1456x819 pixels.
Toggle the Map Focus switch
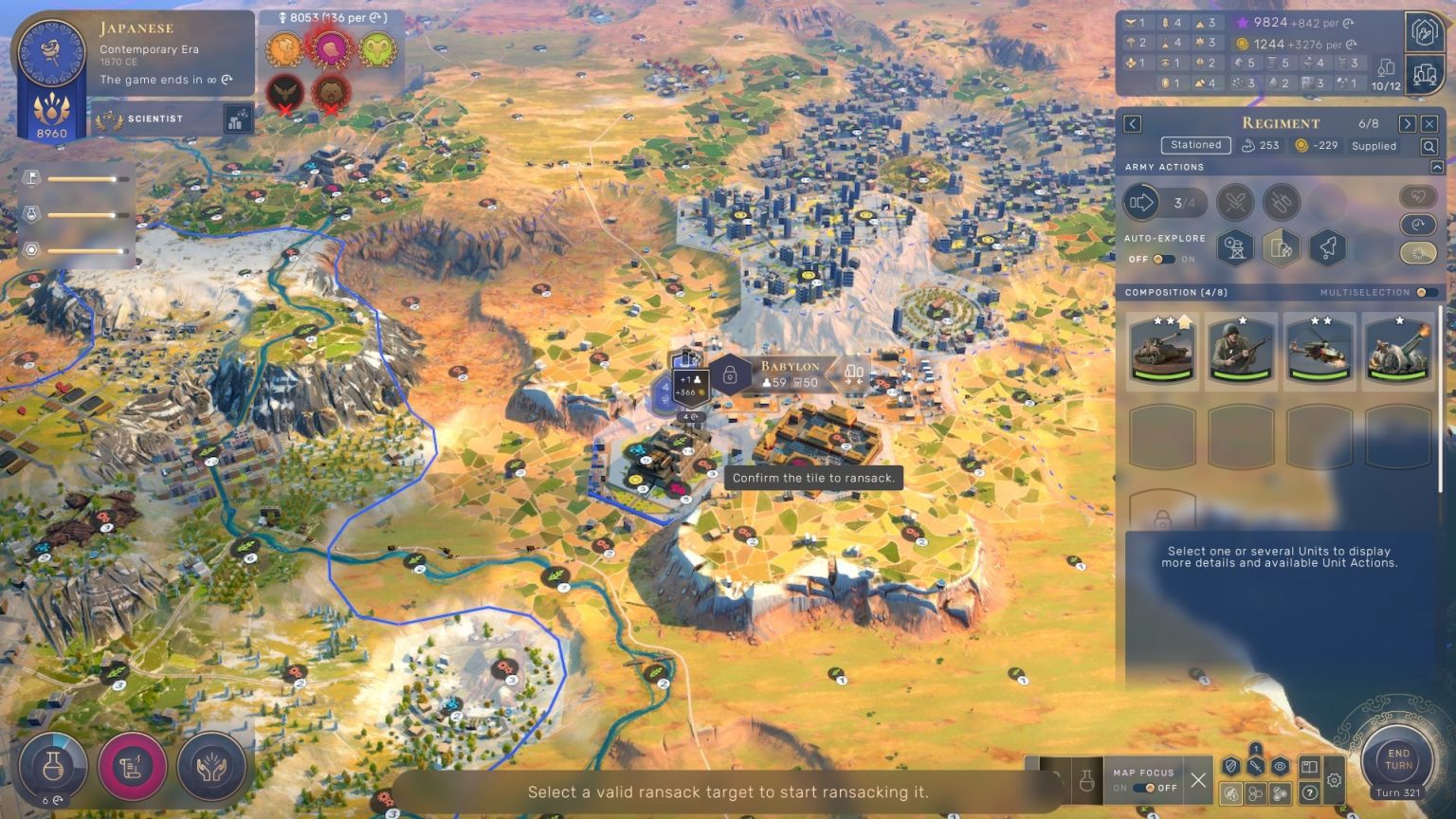click(x=1151, y=788)
